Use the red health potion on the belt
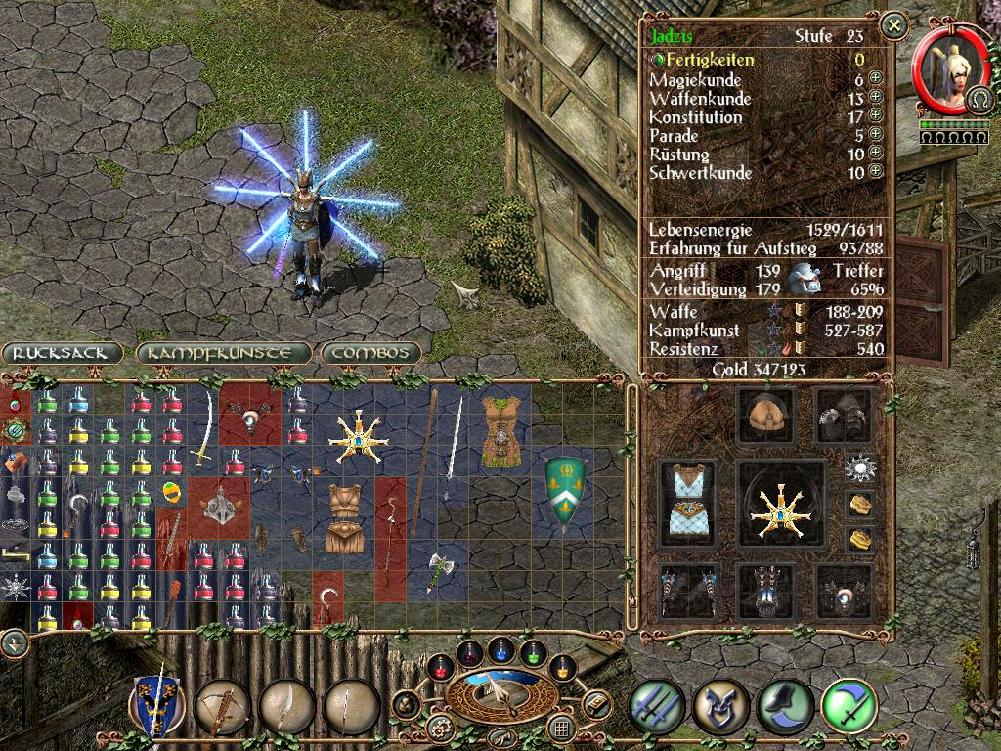 [x=439, y=666]
